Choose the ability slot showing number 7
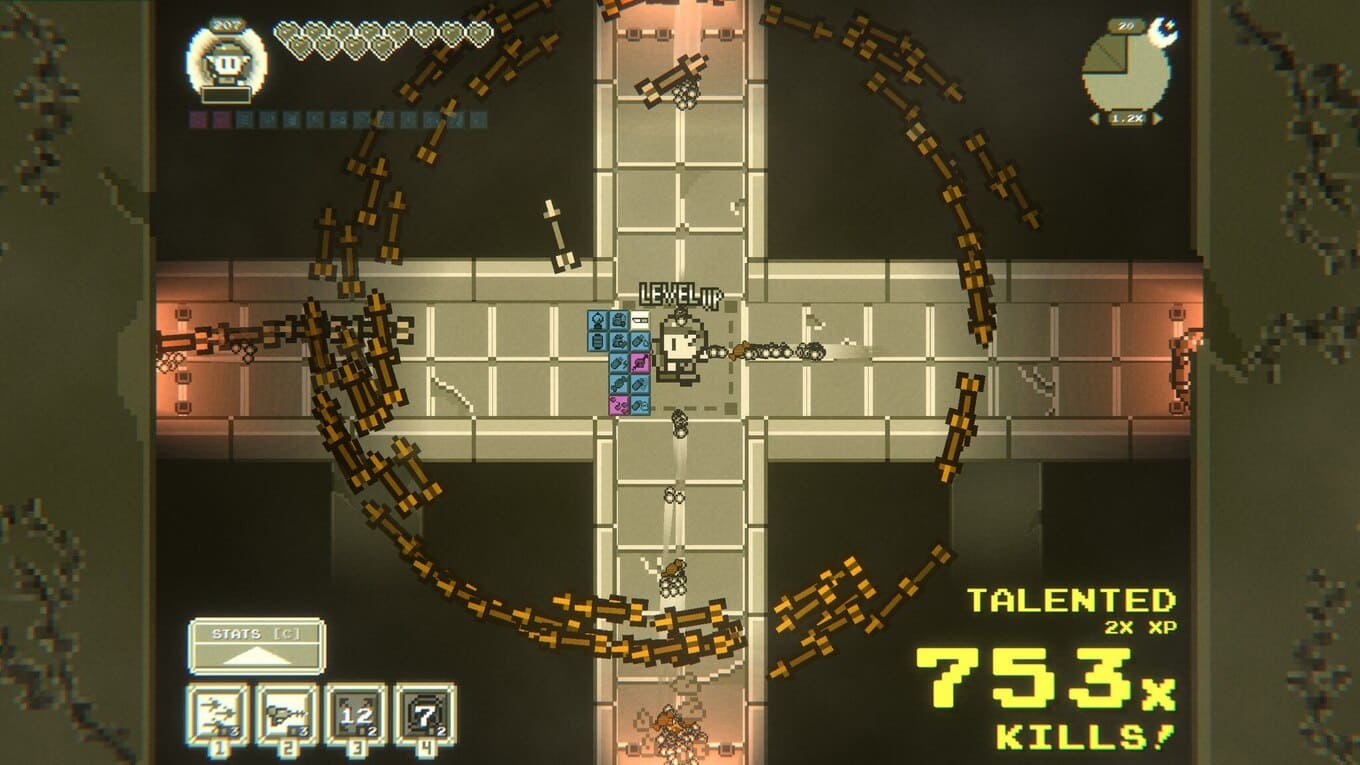Image resolution: width=1360 pixels, height=765 pixels. (x=424, y=714)
